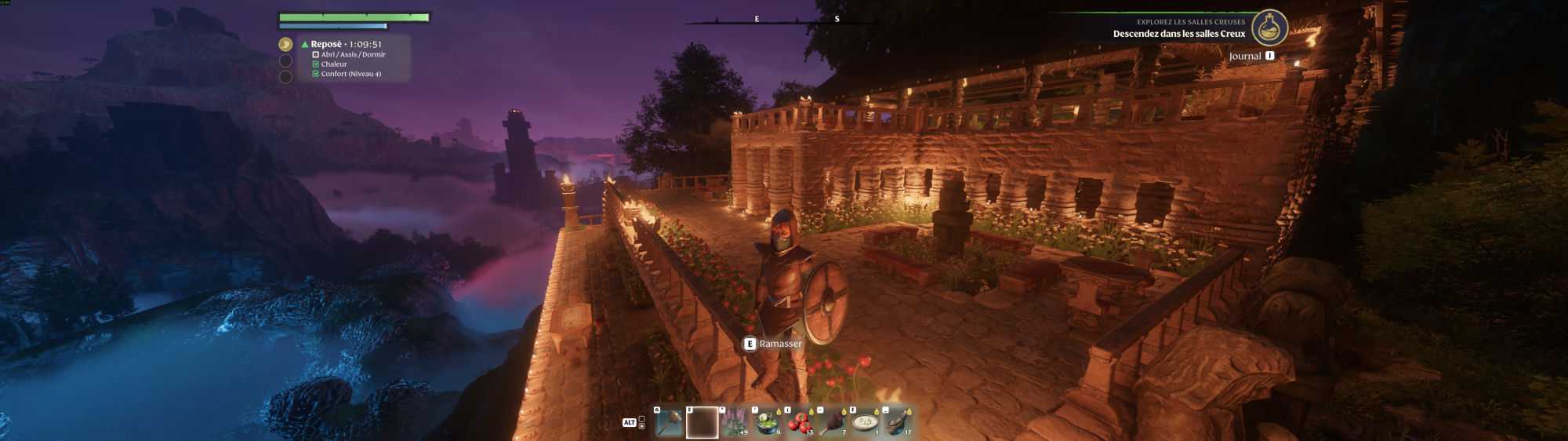1568x441 pixels.
Task: Select the highlighted empty hotbar slot
Action: [702, 423]
